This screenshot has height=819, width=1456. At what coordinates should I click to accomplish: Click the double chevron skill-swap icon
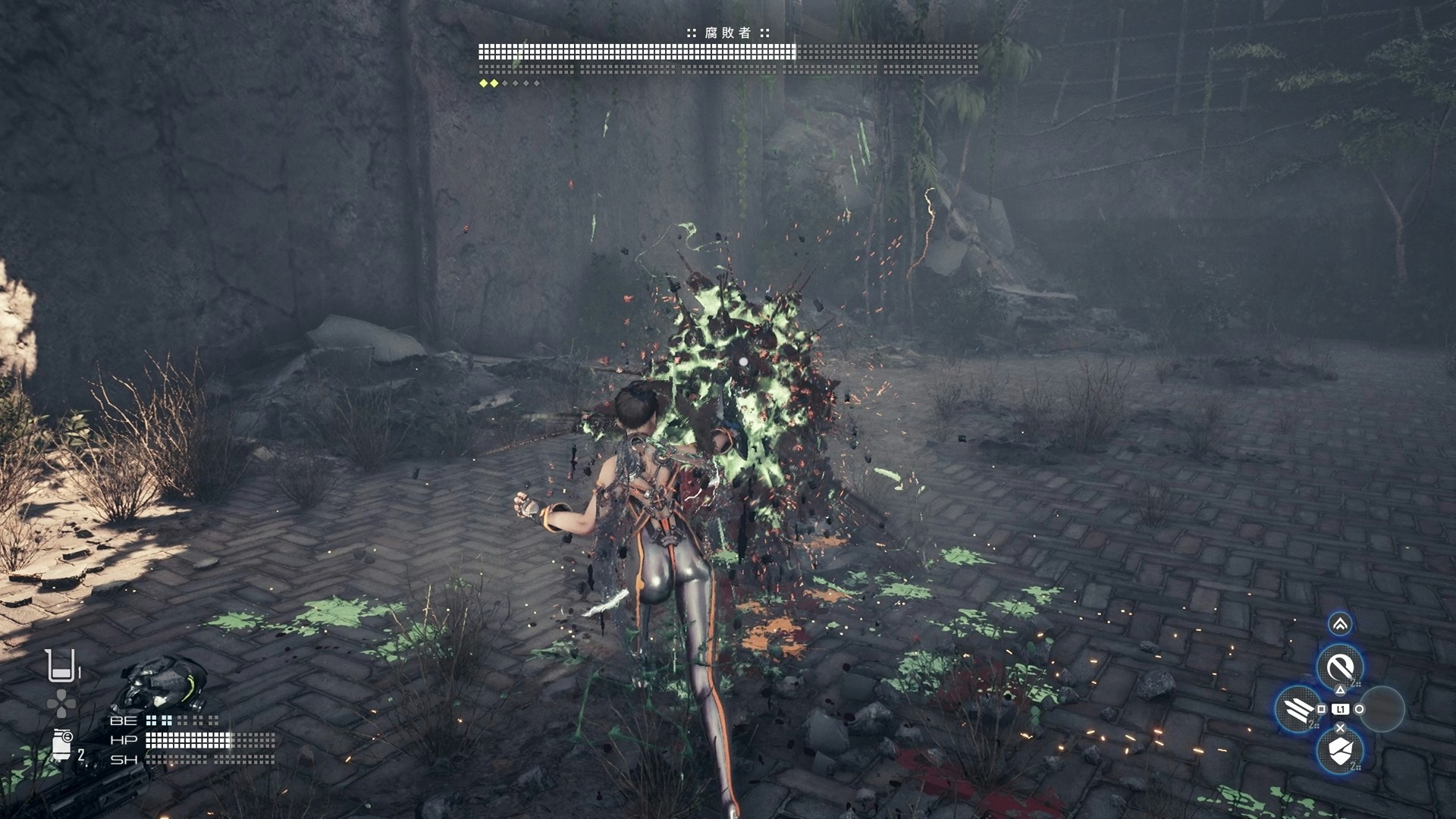(x=1340, y=624)
